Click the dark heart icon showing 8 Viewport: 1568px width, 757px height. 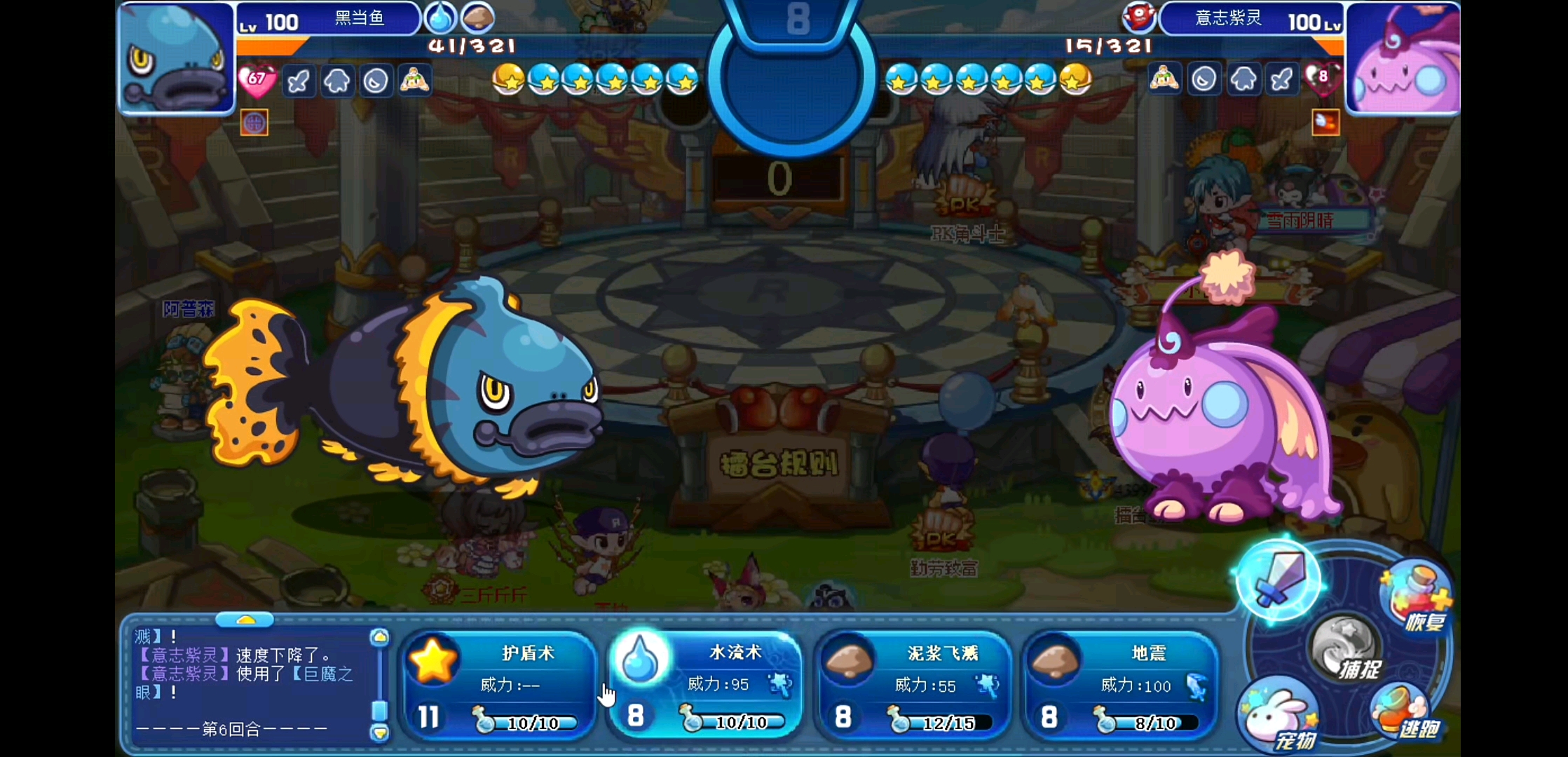tap(1321, 79)
